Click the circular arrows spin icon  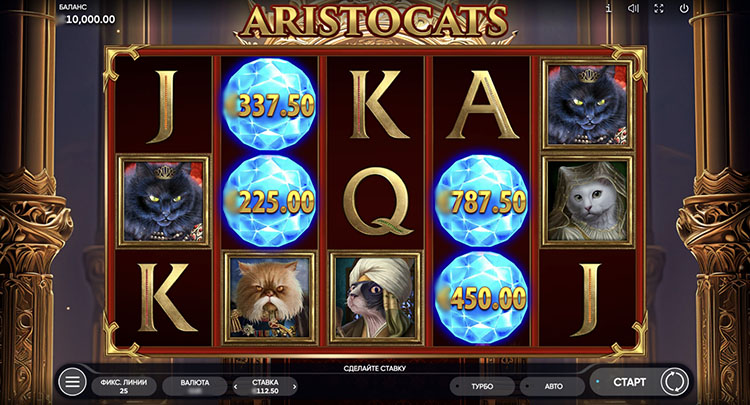pos(674,382)
